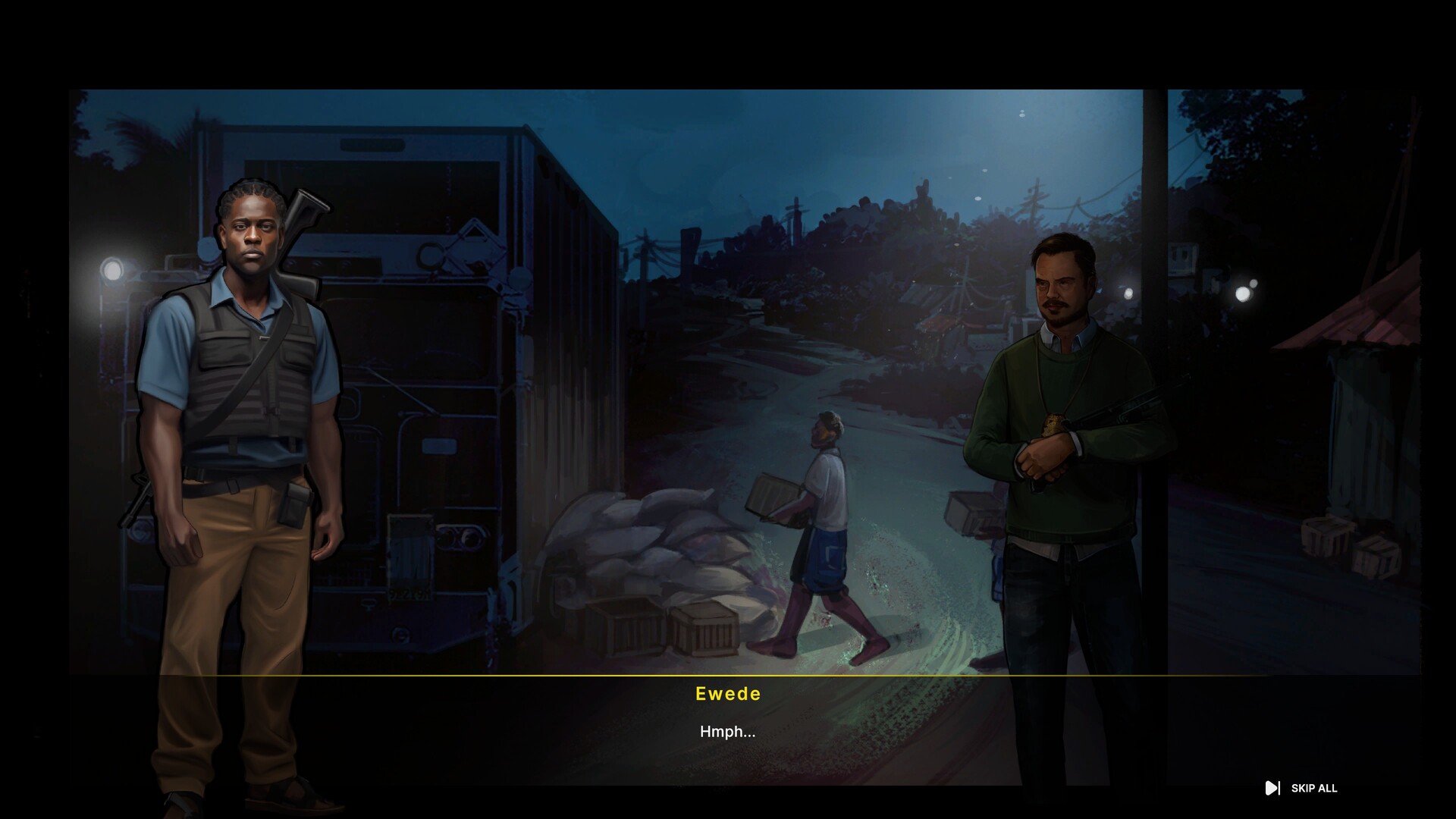
Task: Click the skip-forward icon beside SKIP ALL
Action: 1274,789
